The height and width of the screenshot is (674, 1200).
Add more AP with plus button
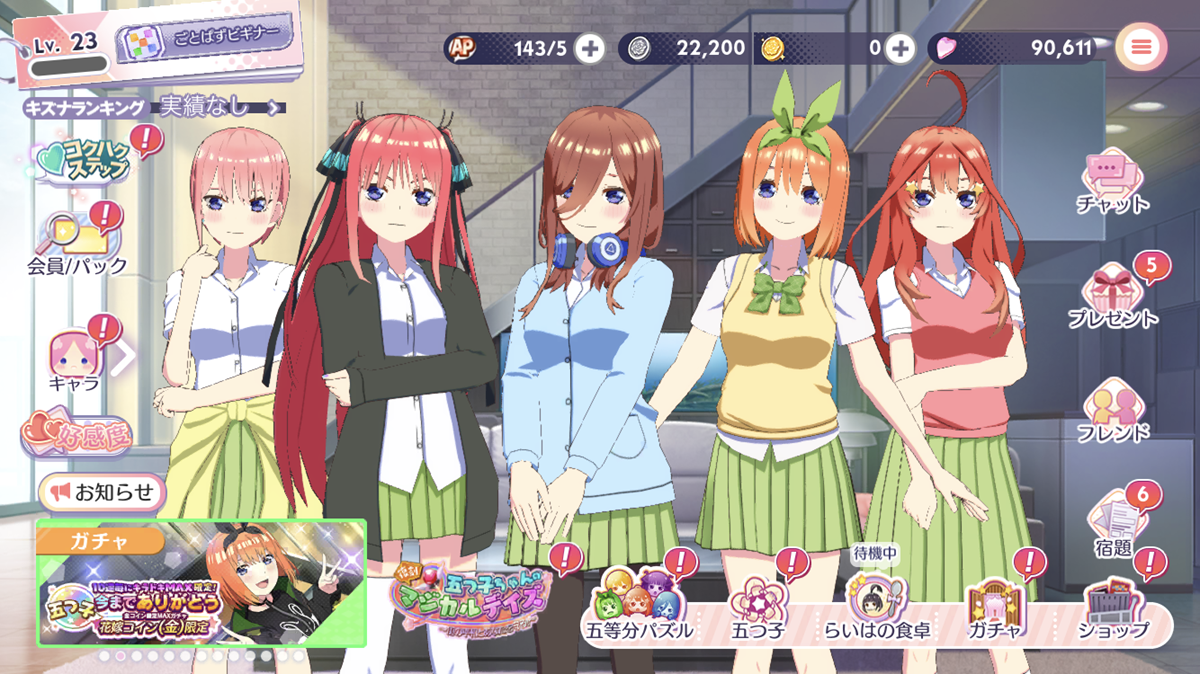point(590,47)
